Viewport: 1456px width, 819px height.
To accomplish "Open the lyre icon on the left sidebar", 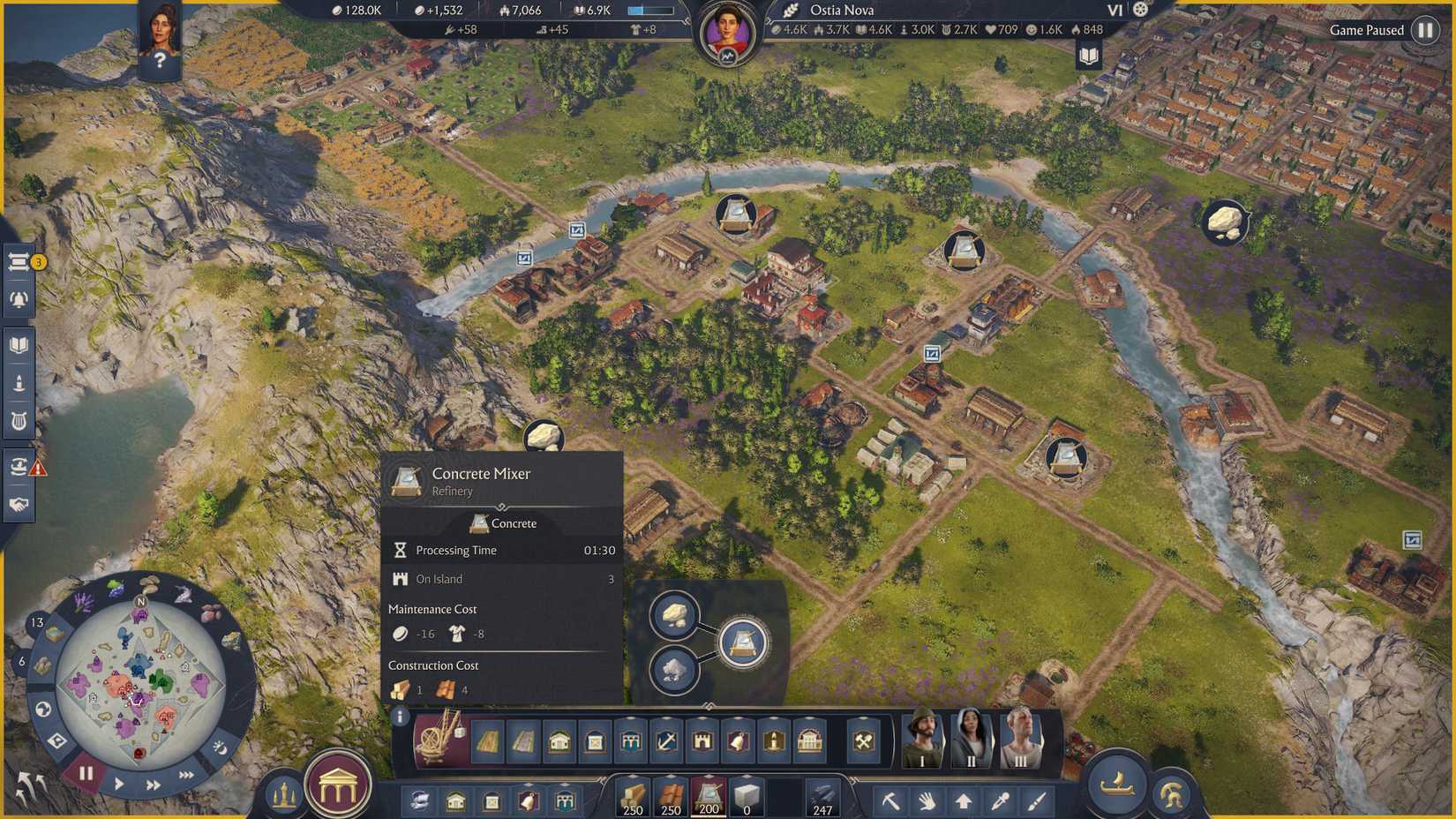I will 19,419.
